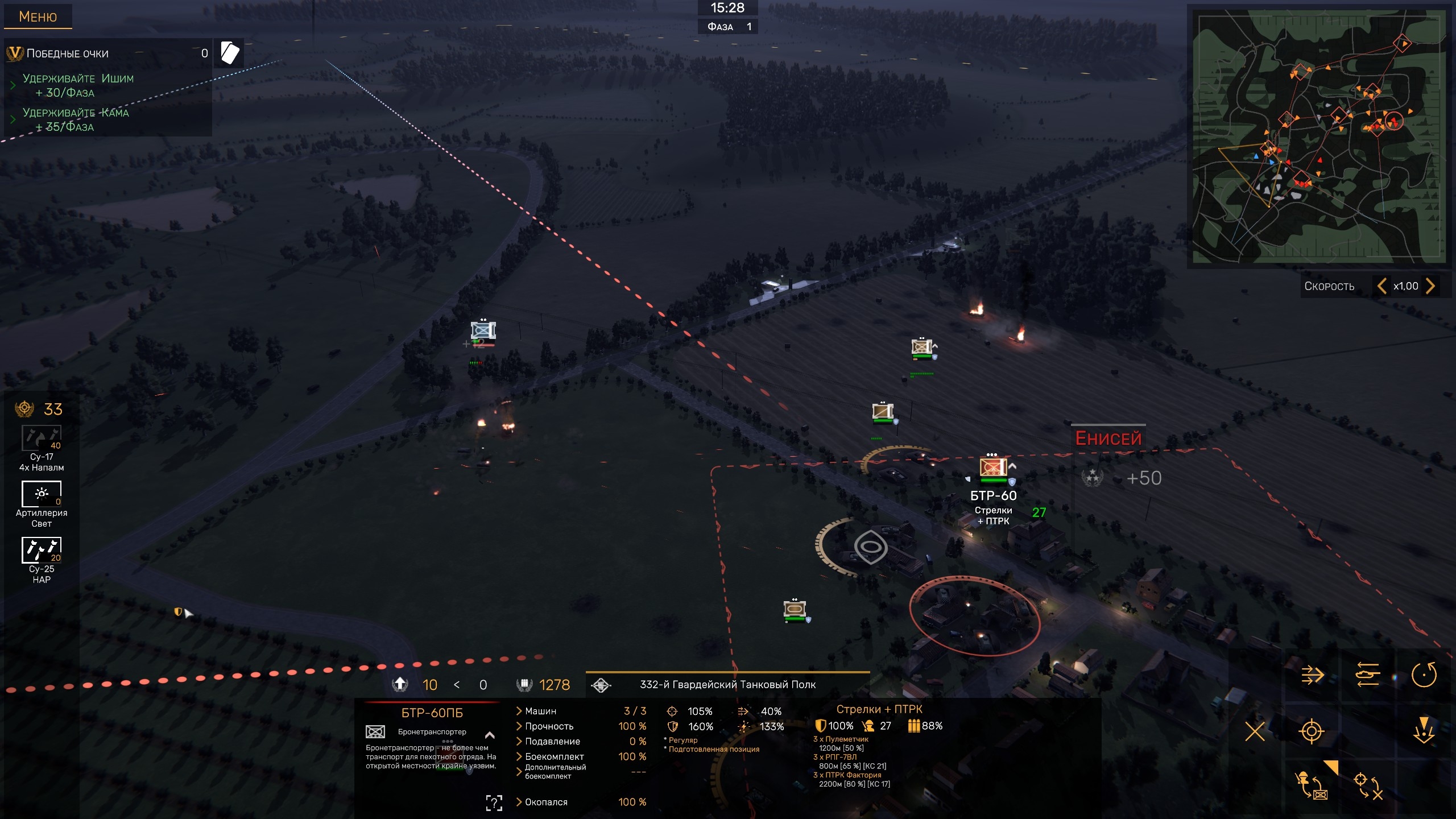Viewport: 1456px width, 819px height.
Task: Choose the reverse movement order with tank icon
Action: (1368, 675)
